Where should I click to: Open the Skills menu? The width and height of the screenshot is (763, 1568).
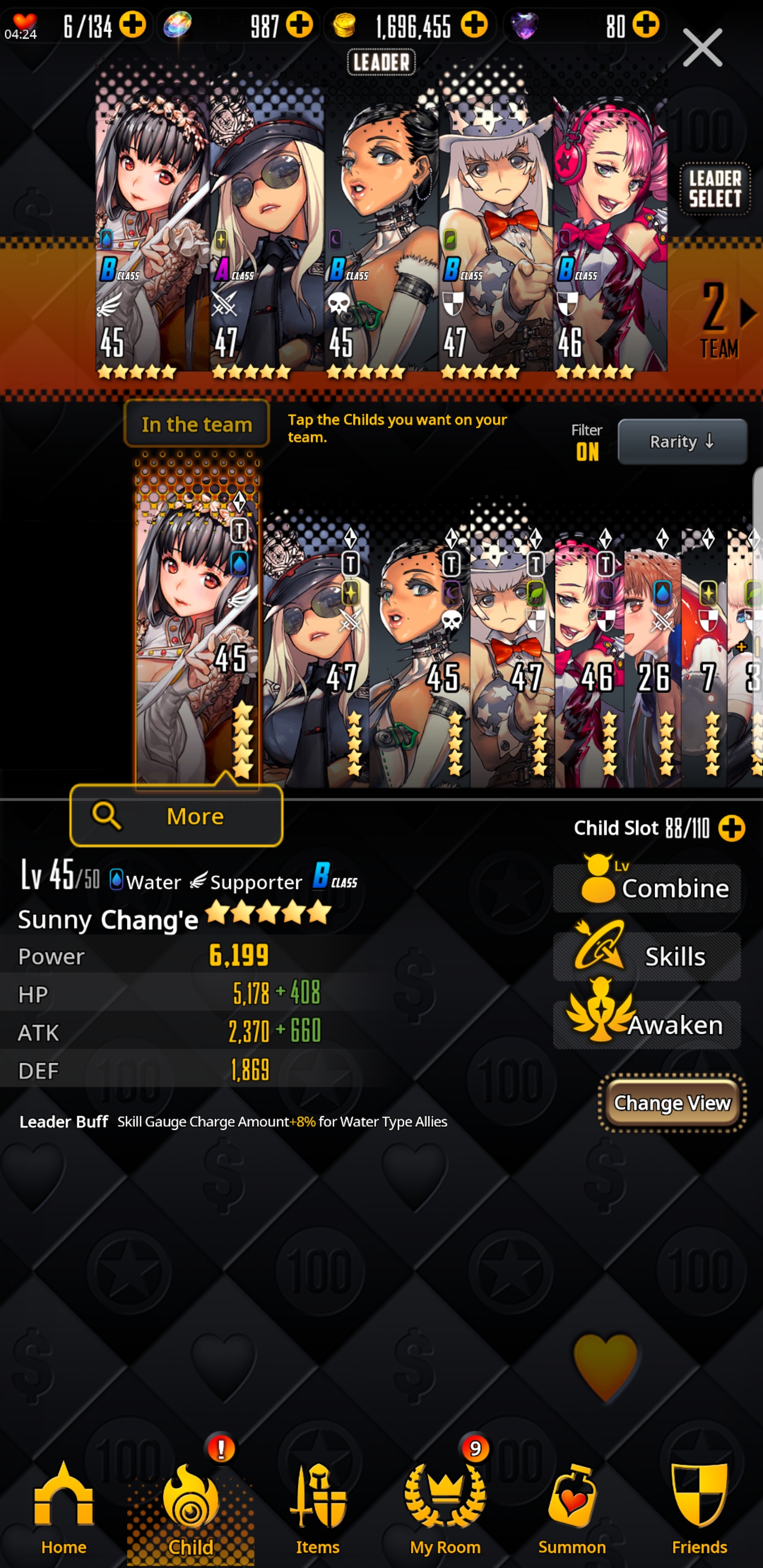[647, 956]
